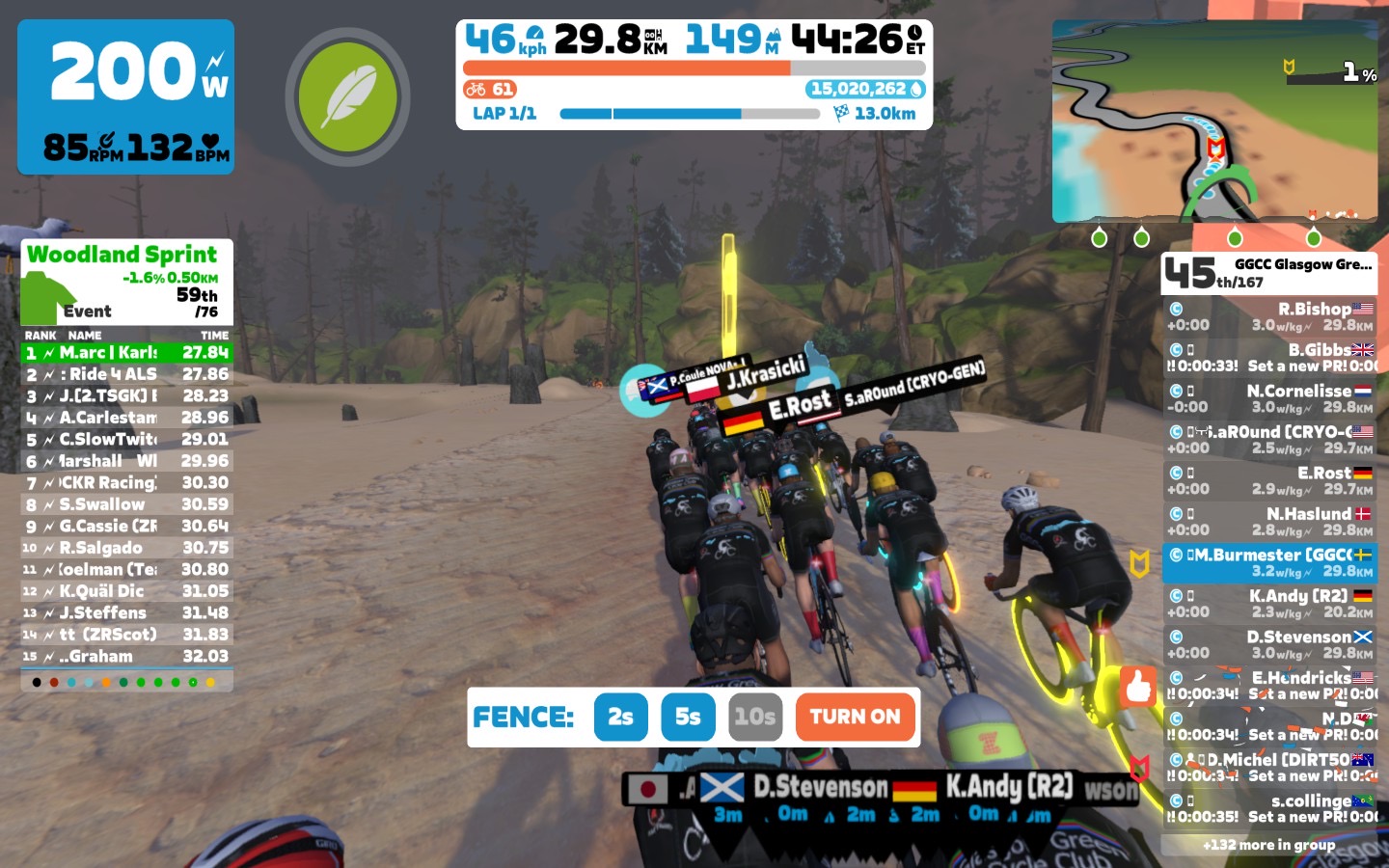Select N.Haslund in the riders list
The image size is (1389, 868).
pos(1269,522)
